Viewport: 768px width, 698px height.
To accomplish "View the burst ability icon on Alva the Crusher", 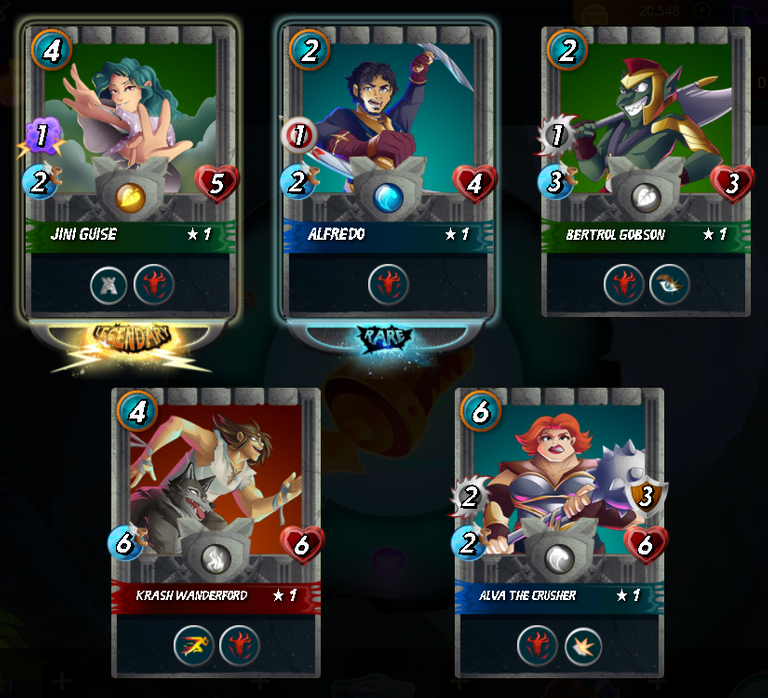I will (582, 646).
